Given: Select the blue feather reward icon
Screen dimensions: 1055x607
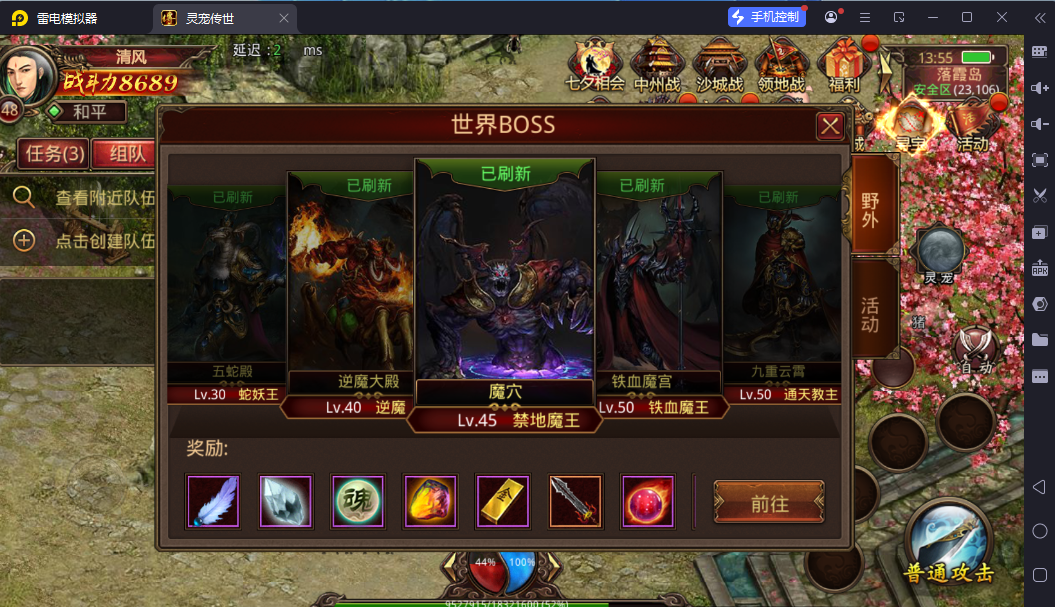Looking at the screenshot, I should click(213, 501).
